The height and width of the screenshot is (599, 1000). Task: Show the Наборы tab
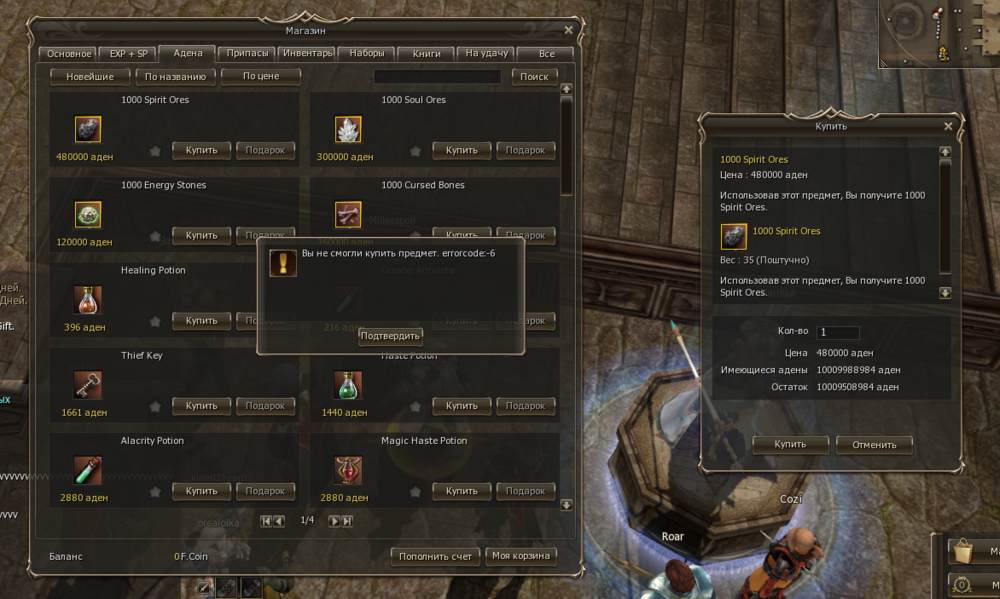click(366, 54)
